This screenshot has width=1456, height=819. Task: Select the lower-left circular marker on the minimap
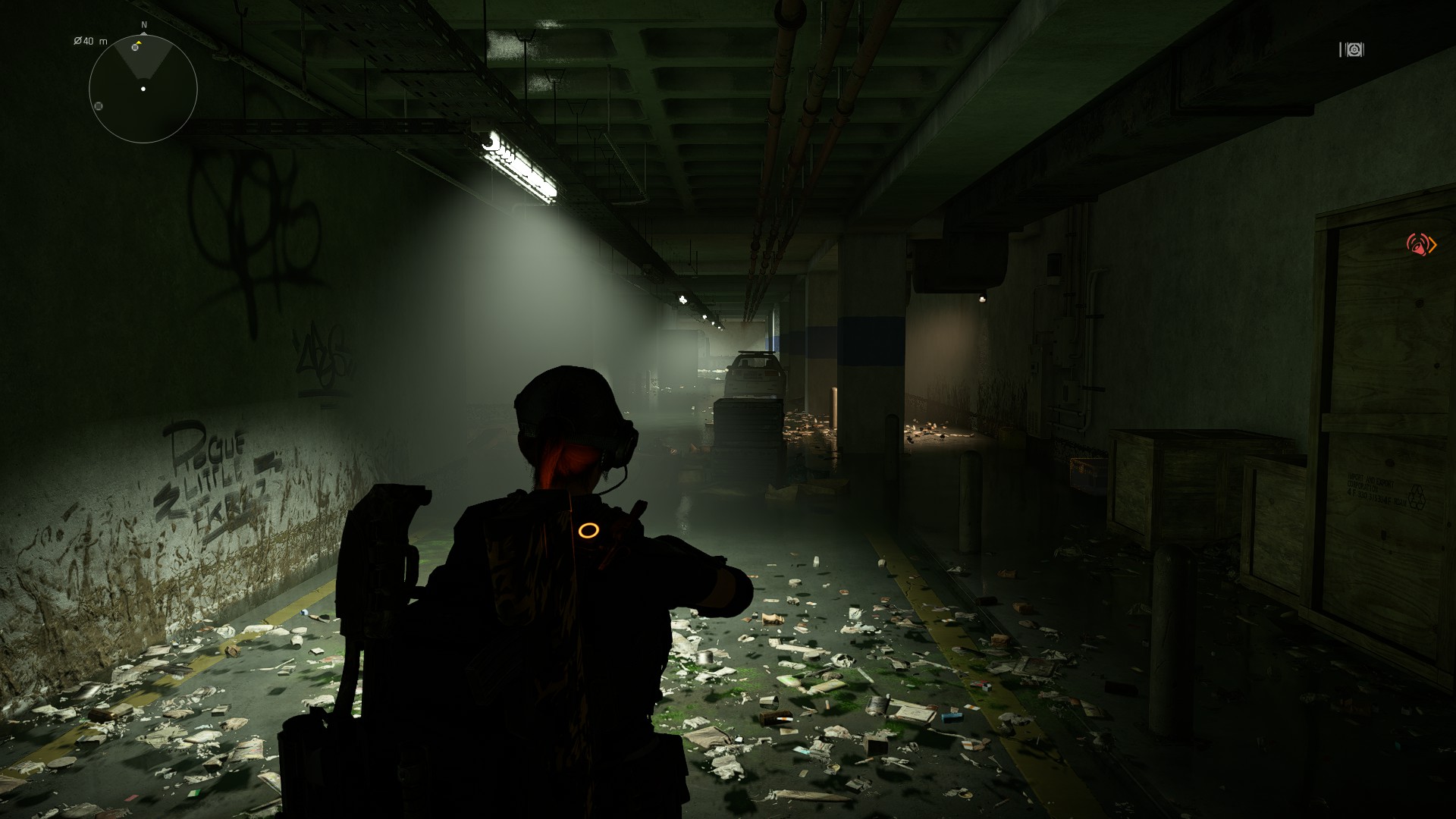point(99,106)
